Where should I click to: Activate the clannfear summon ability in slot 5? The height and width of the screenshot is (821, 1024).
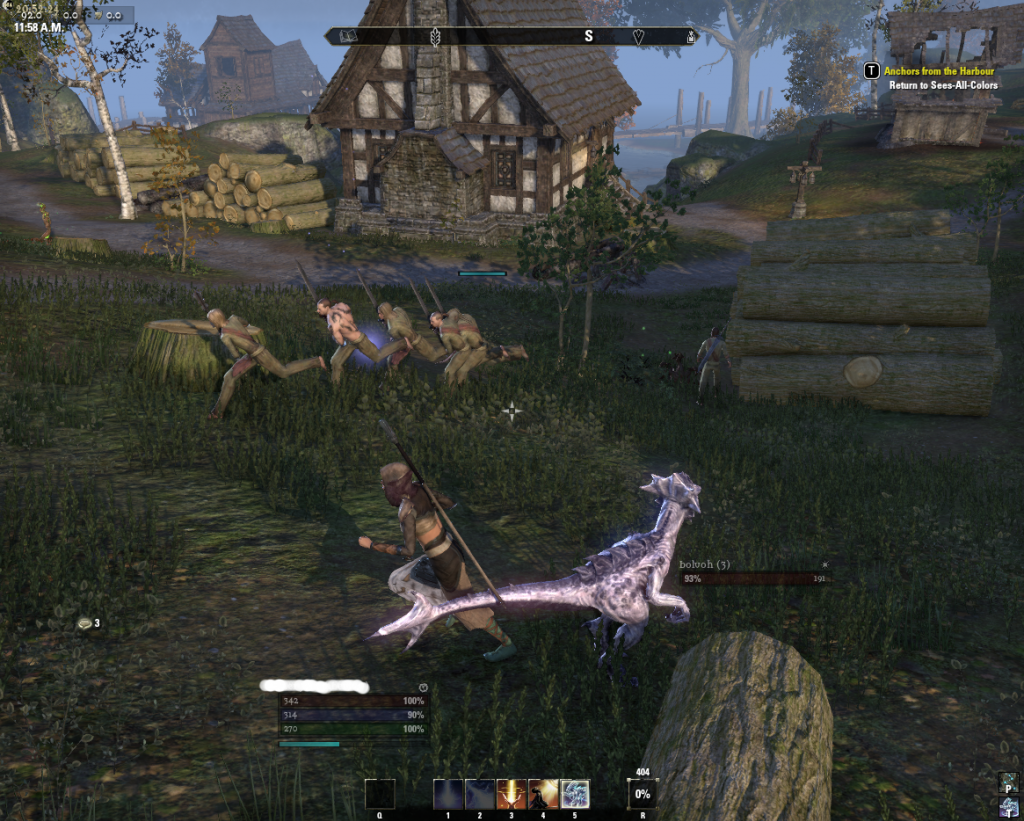(575, 794)
